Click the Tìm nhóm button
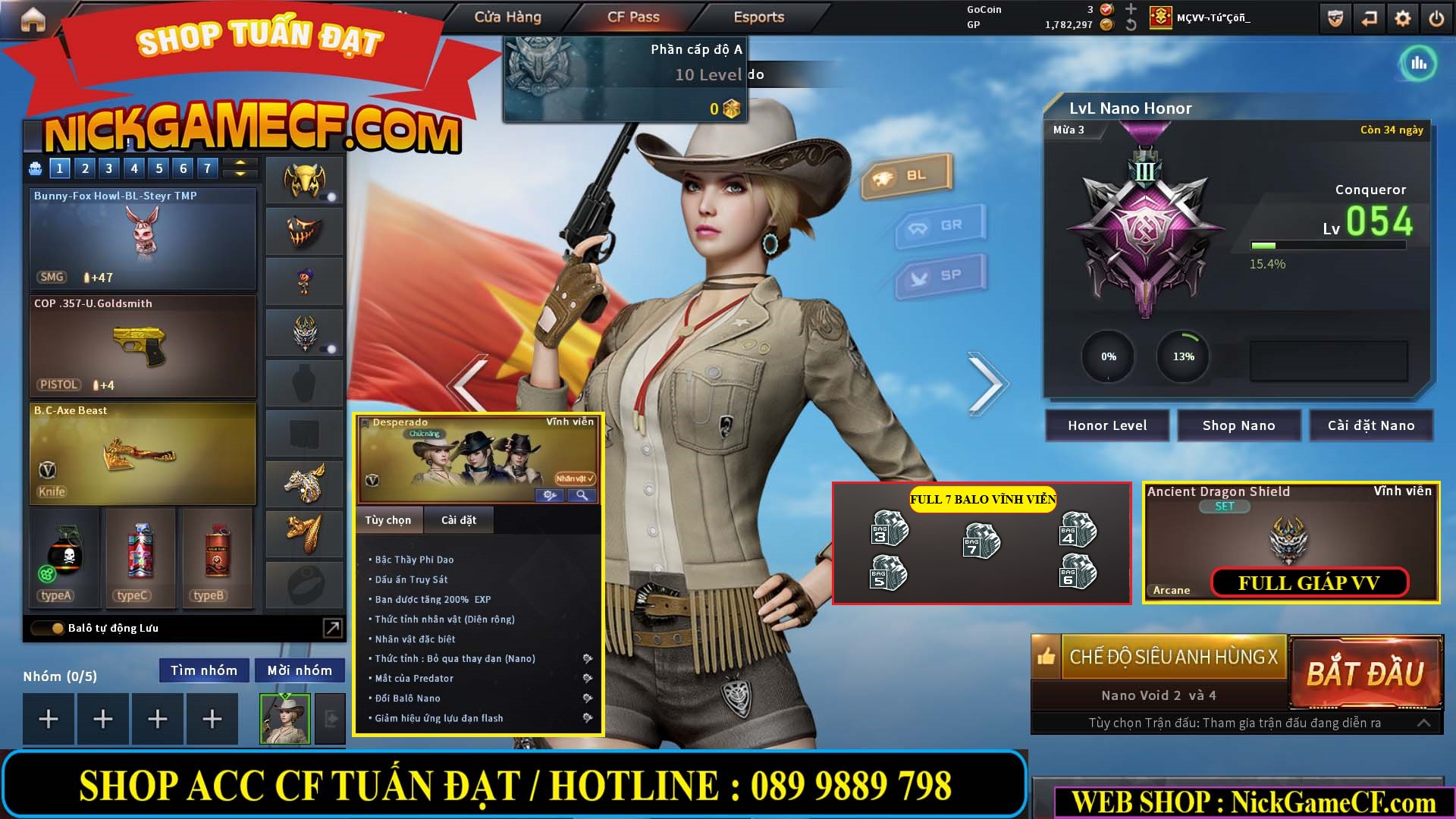Screen dimensions: 1456x819 203,670
